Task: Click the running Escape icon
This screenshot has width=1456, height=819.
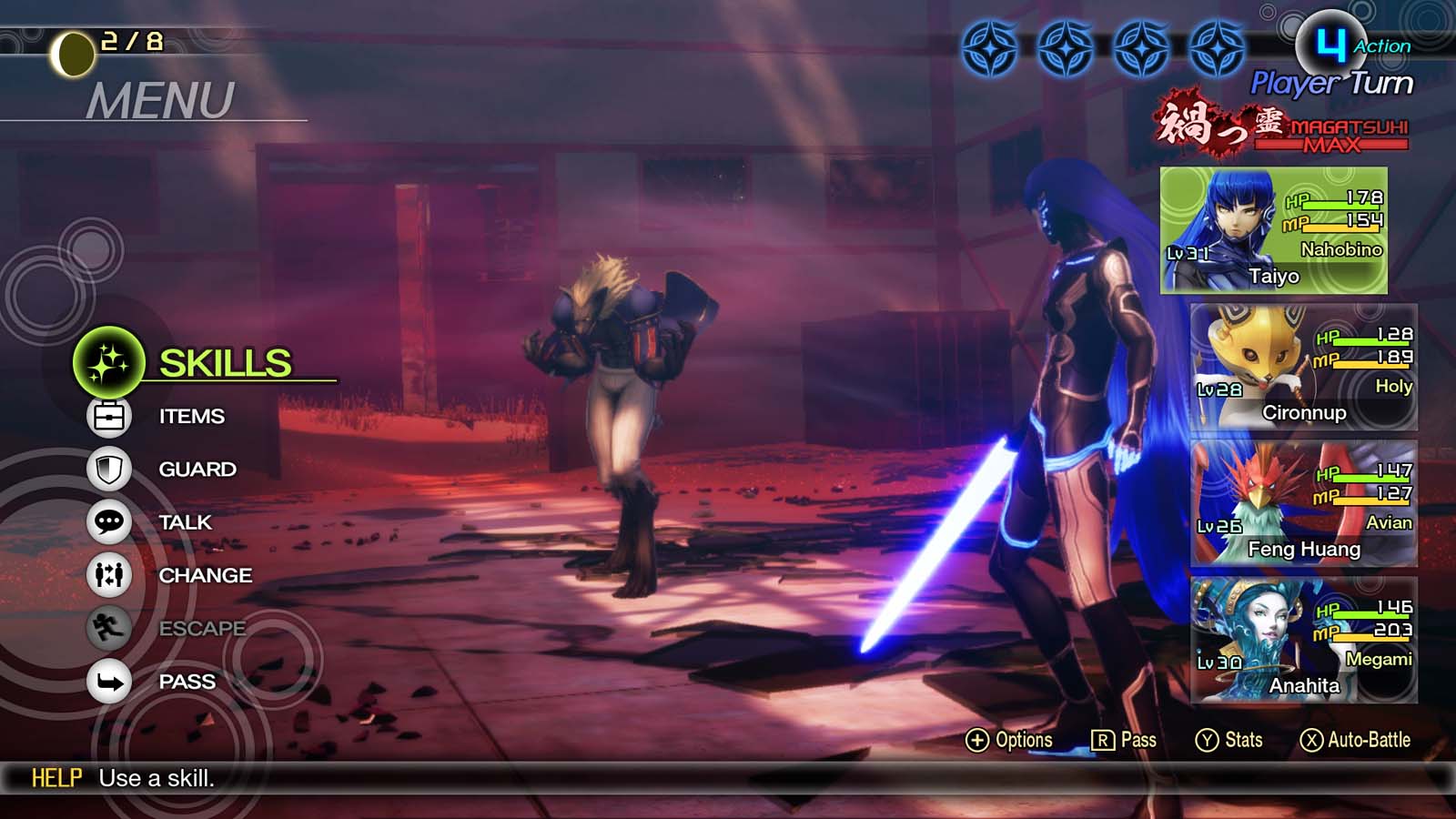Action: (x=109, y=628)
